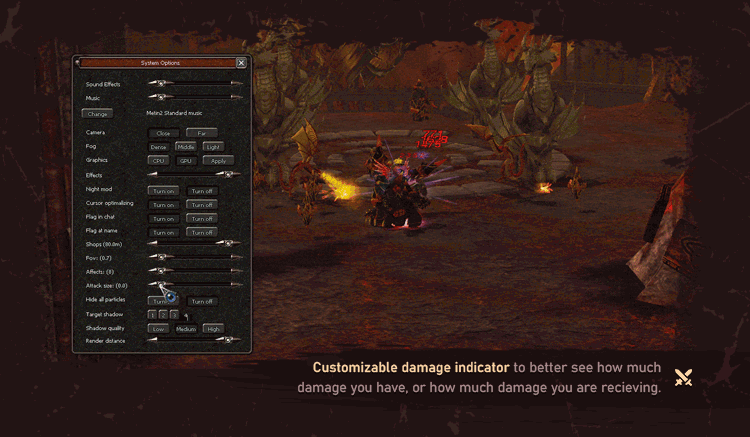
Task: Turn off Hide all particles
Action: [202, 301]
